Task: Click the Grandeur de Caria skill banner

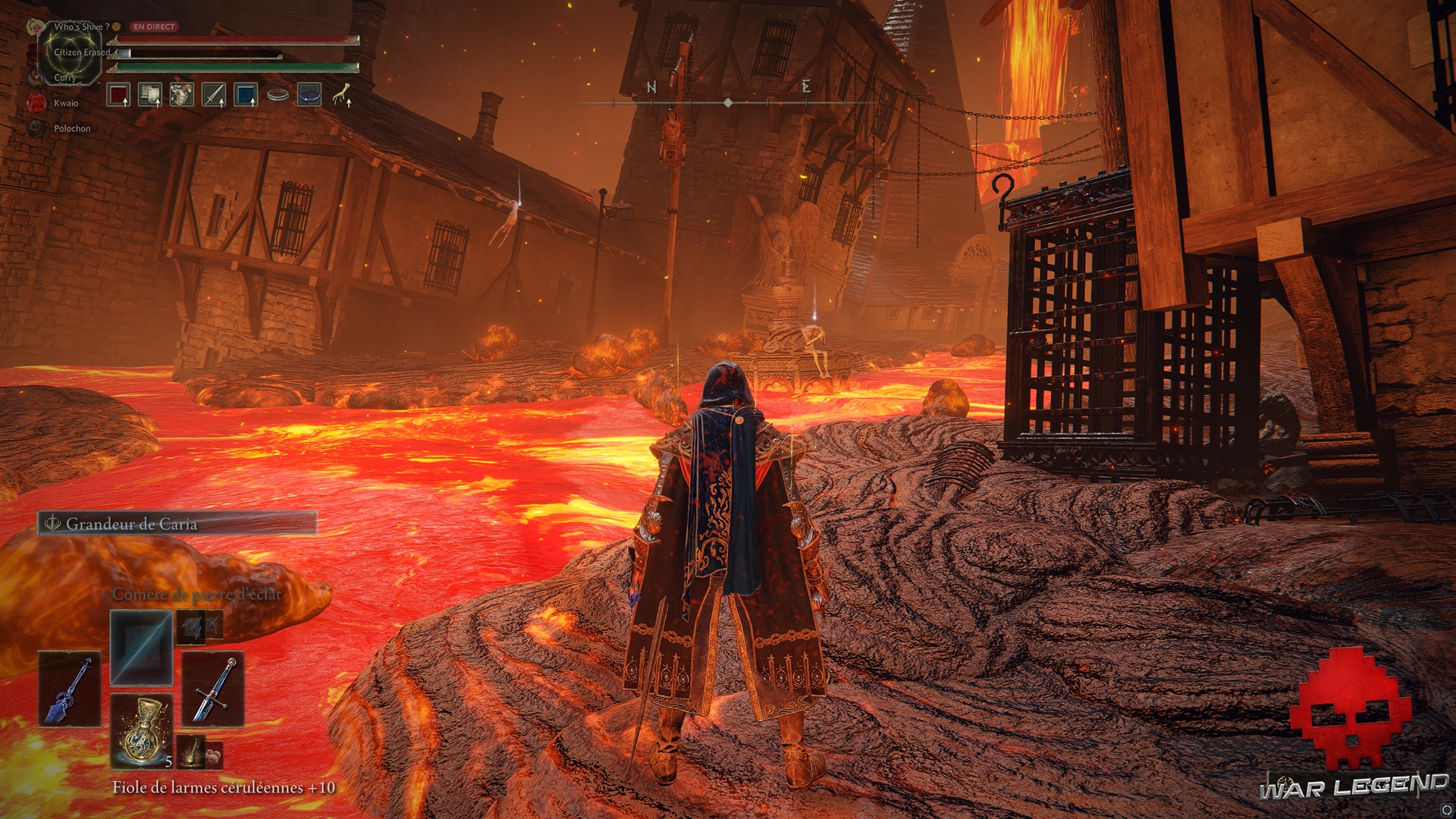Action: tap(177, 523)
